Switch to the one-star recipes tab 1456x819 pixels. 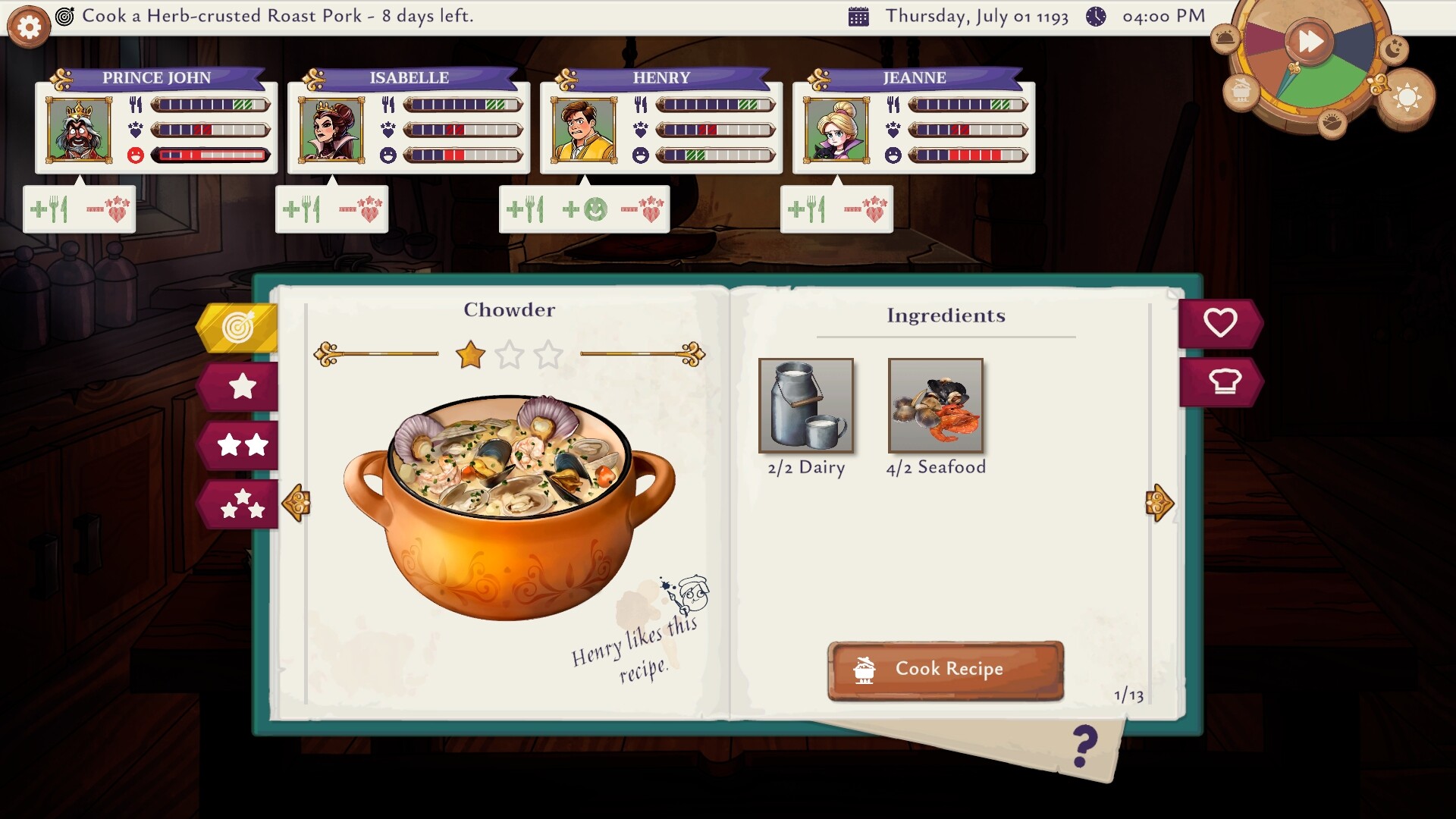tap(241, 387)
